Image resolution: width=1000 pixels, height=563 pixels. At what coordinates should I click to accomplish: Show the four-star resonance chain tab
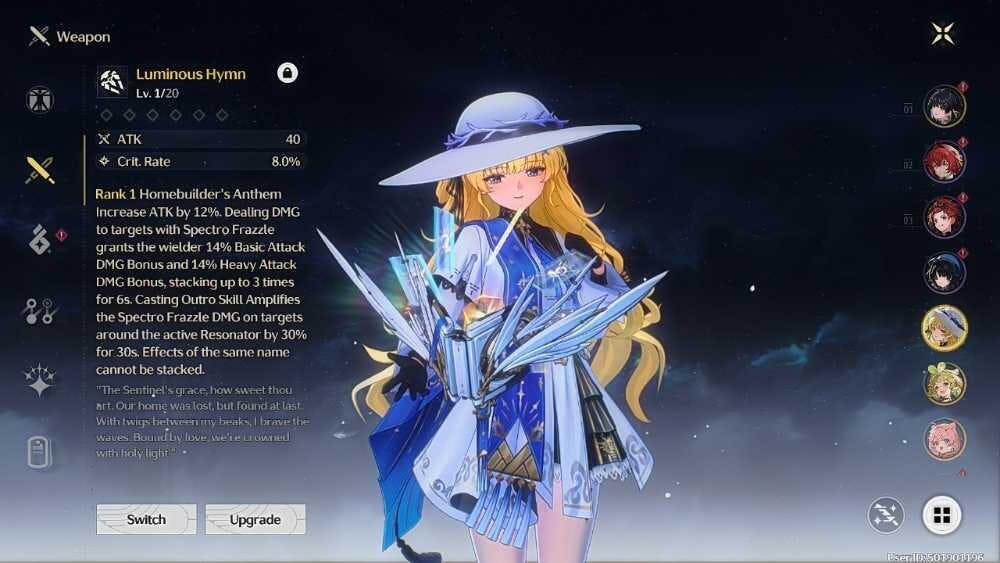(40, 380)
